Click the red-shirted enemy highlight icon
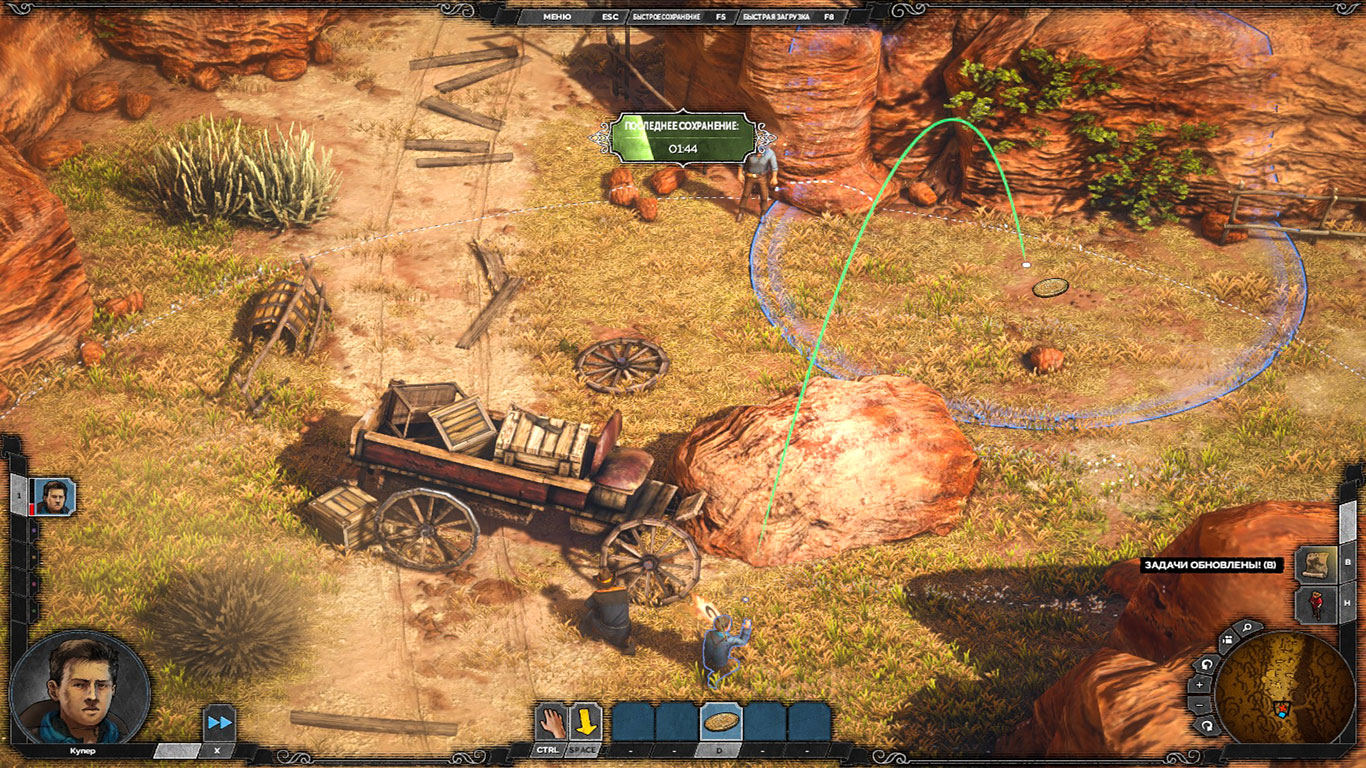Screen dimensions: 1366x768 click(x=1315, y=606)
